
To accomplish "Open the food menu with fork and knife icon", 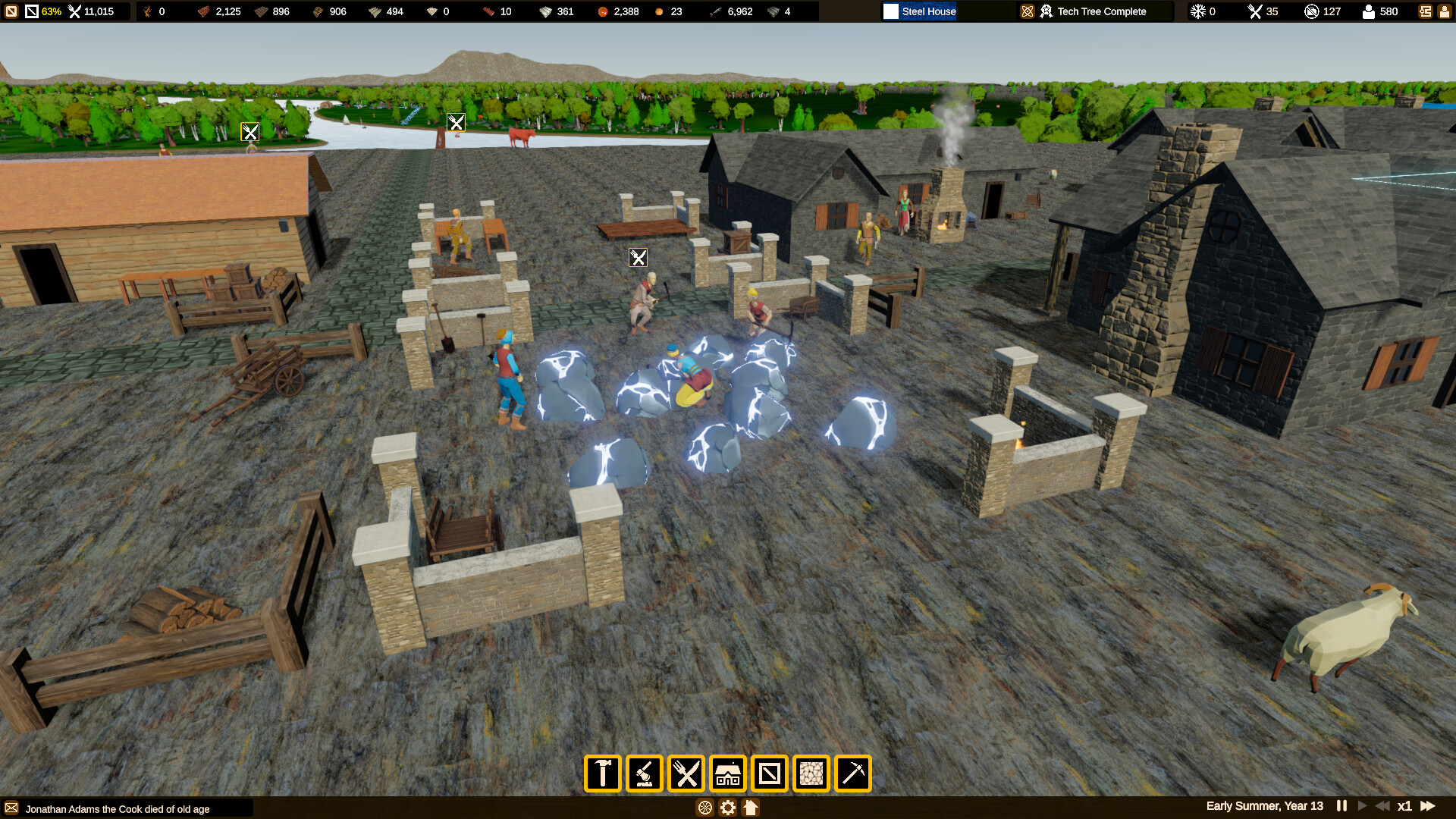I will (686, 773).
